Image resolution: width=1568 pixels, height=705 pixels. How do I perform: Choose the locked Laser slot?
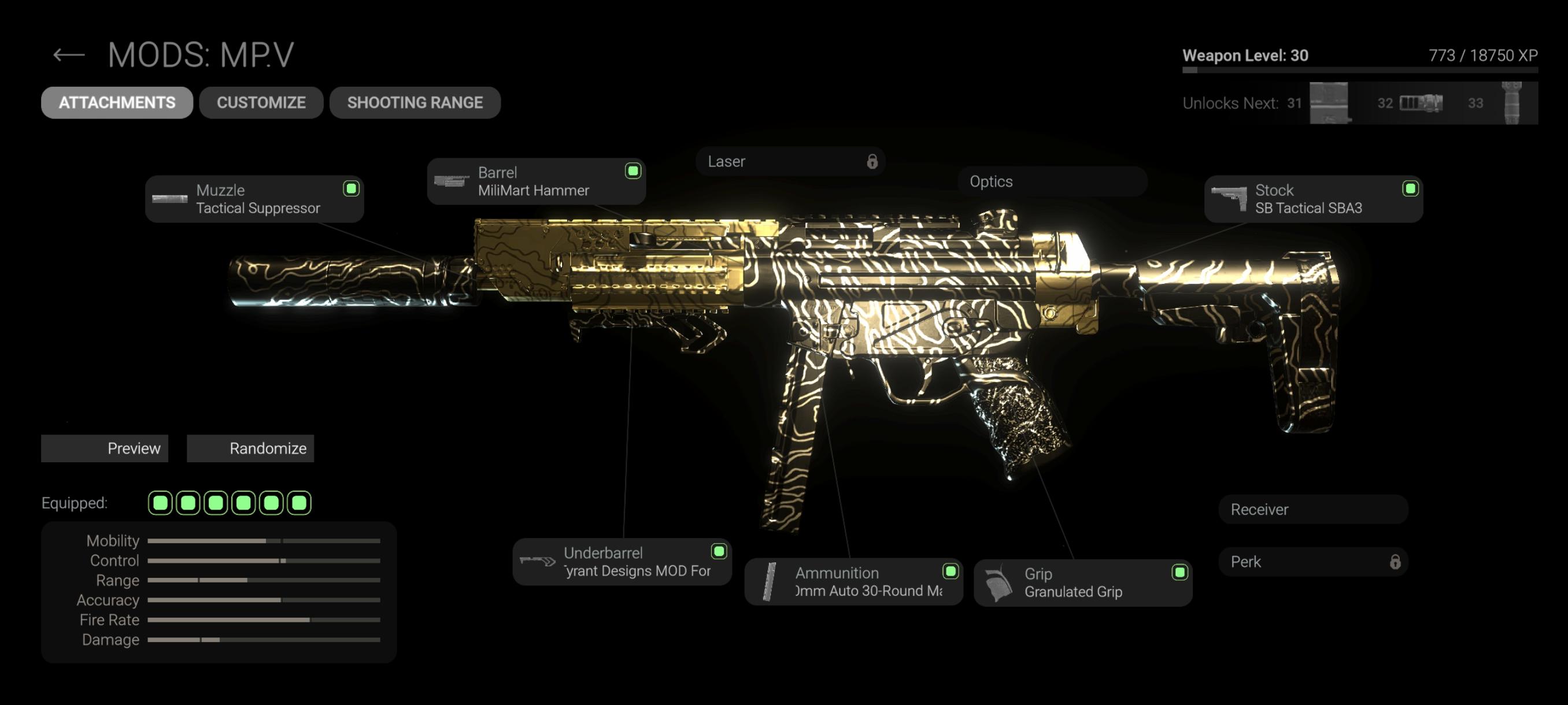790,161
